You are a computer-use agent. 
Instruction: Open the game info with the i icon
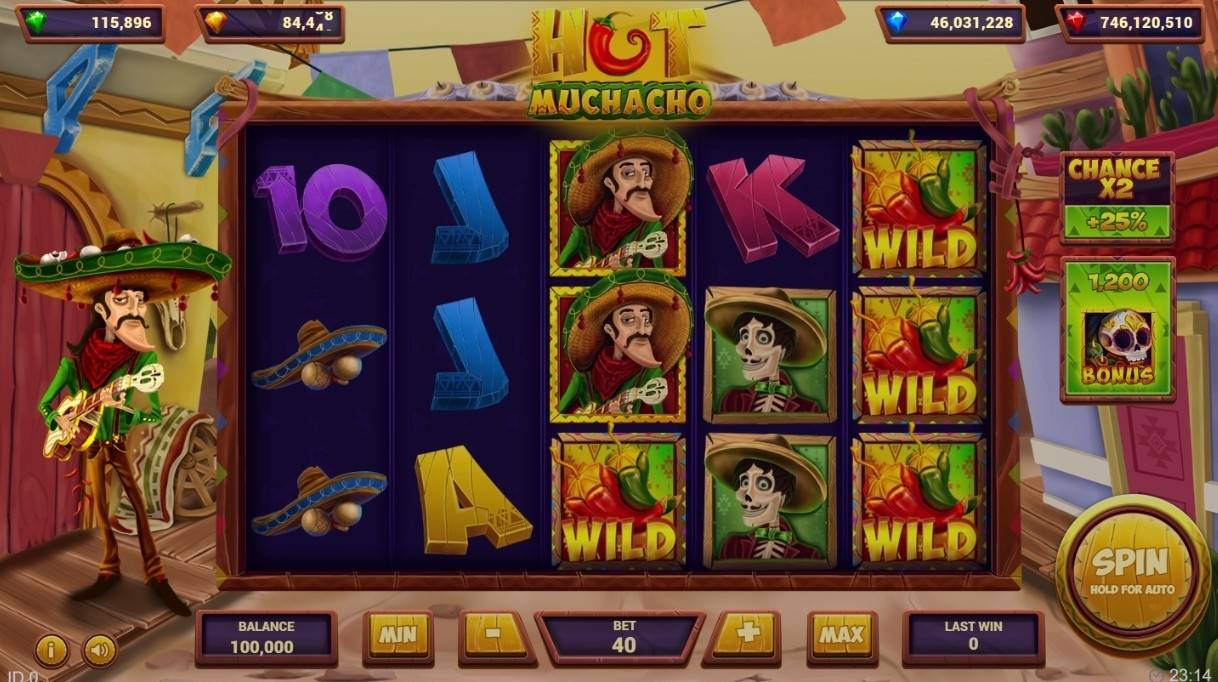(51, 650)
